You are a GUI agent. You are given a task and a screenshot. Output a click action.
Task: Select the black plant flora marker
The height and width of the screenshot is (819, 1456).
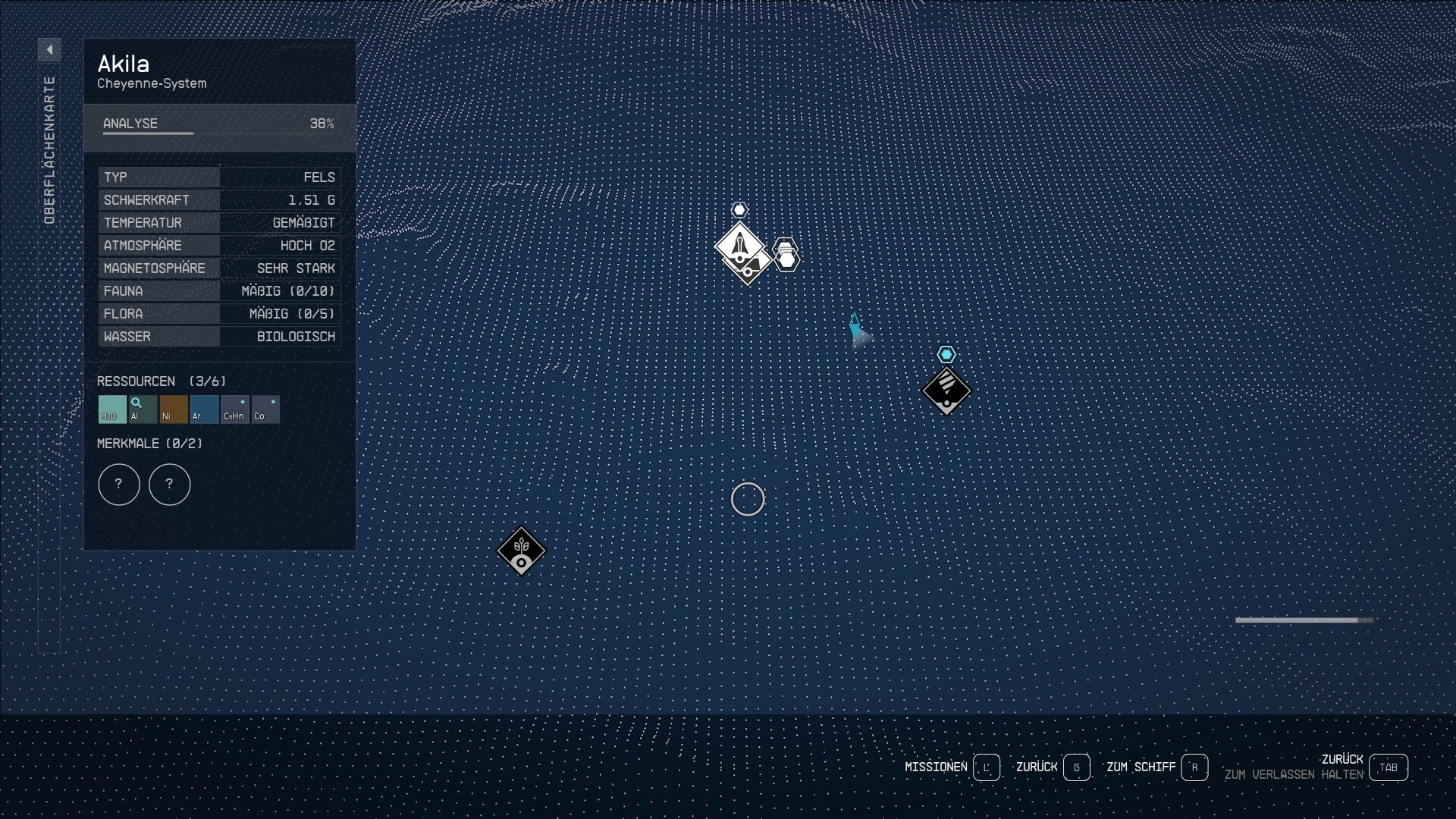(521, 551)
